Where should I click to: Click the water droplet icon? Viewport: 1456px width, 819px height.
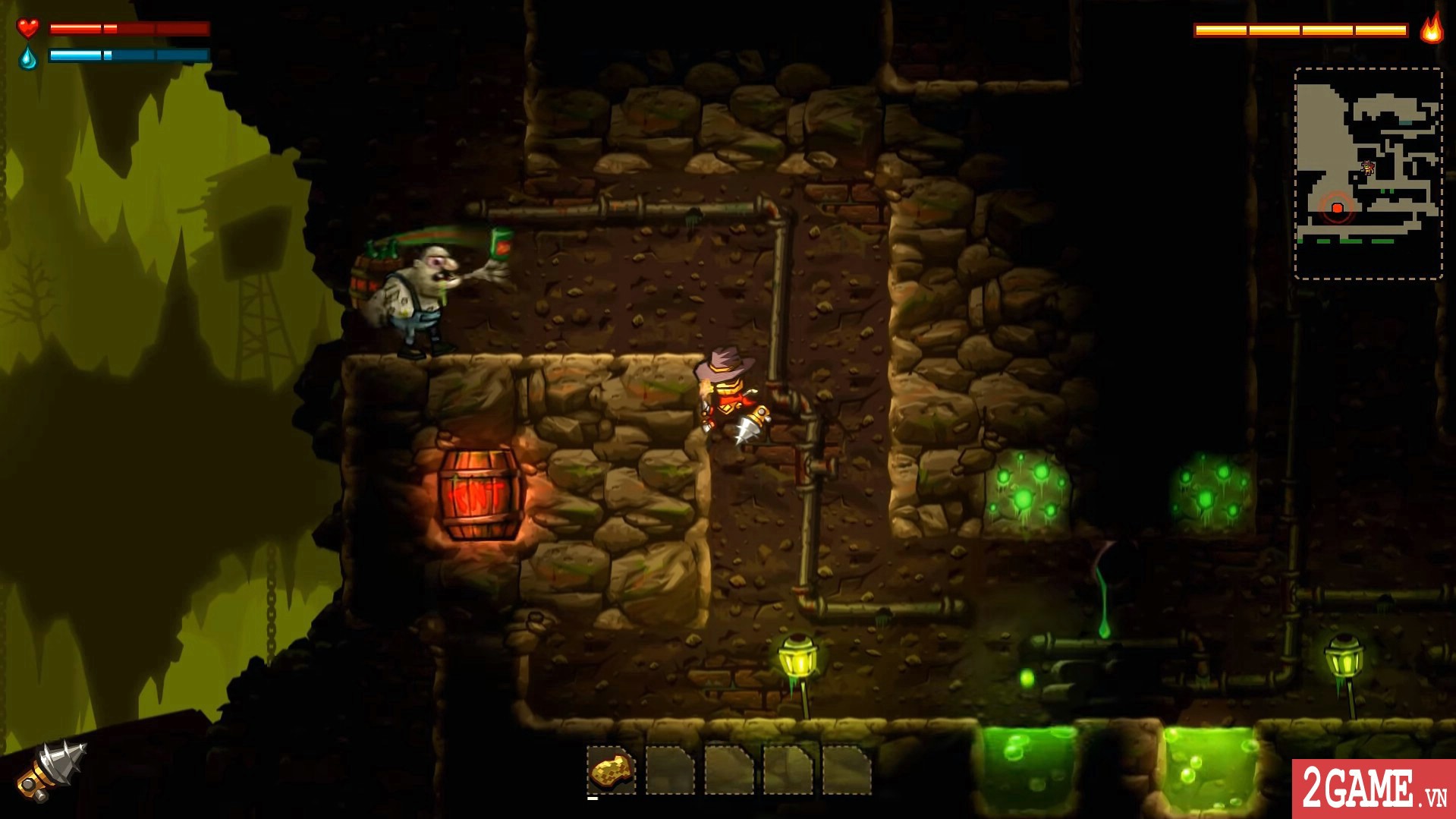(x=27, y=57)
